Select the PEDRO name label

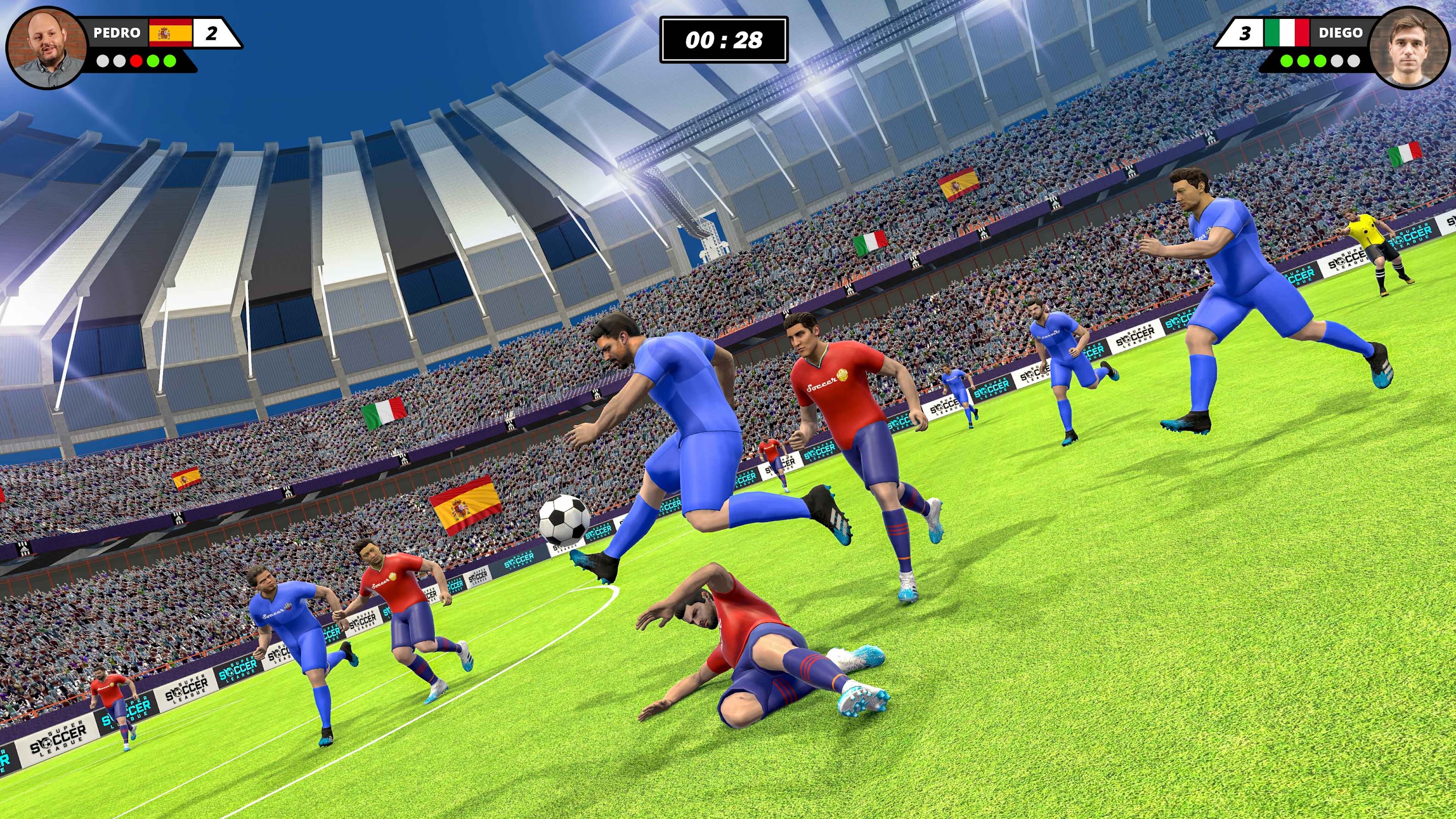117,32
